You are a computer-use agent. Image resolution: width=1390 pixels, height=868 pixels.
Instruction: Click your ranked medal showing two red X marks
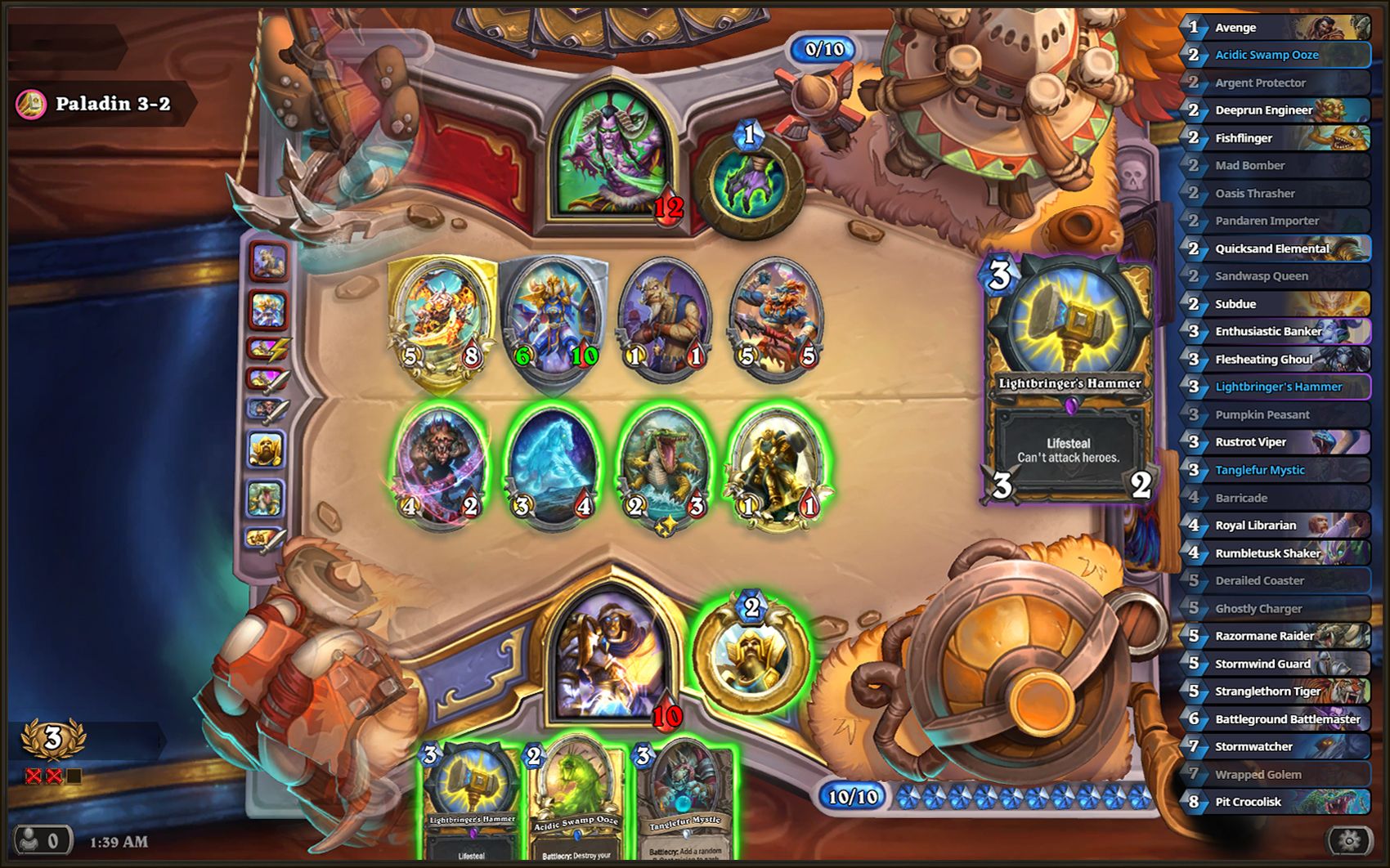pos(52,738)
